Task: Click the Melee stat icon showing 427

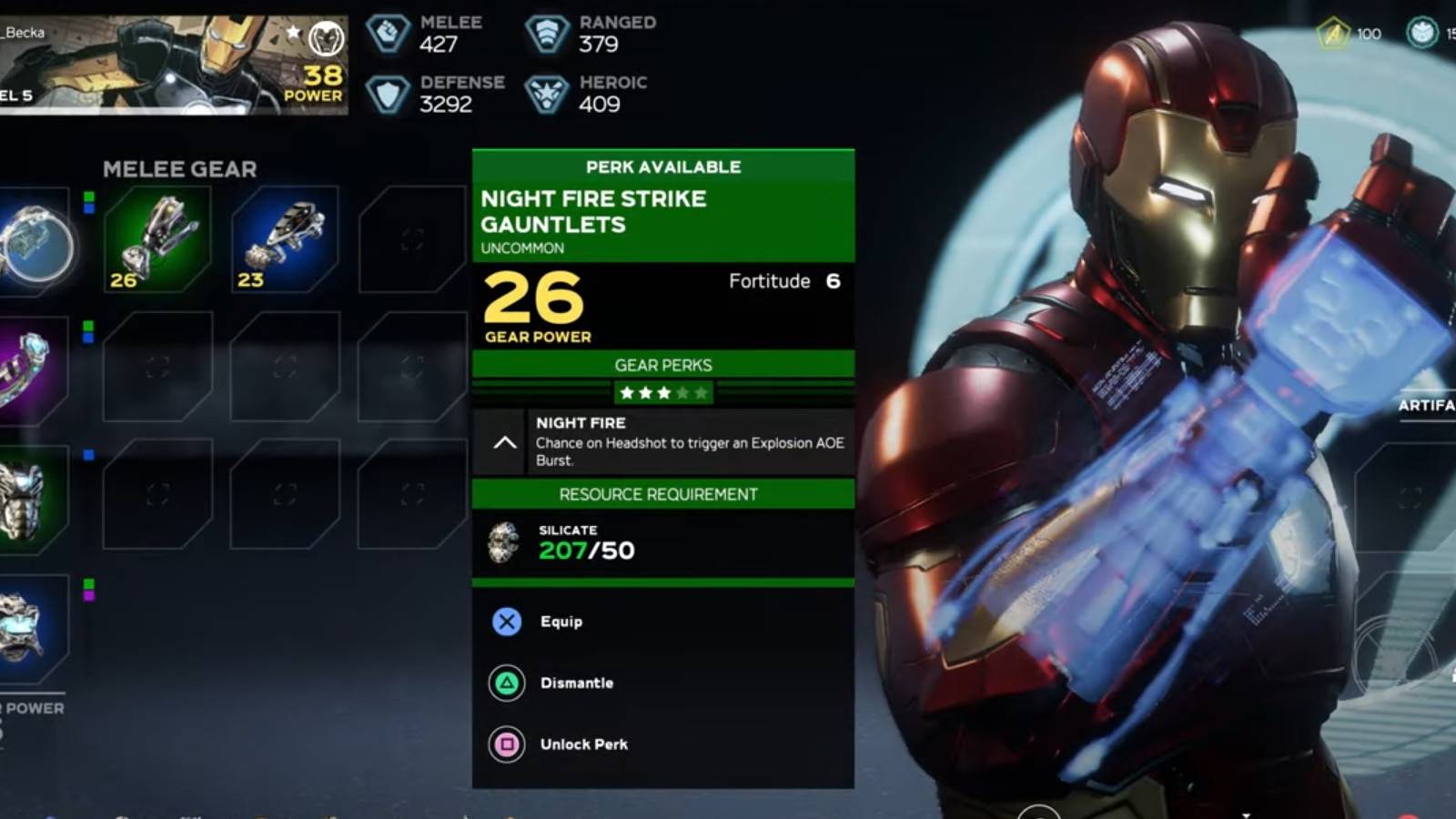Action: pos(387,35)
